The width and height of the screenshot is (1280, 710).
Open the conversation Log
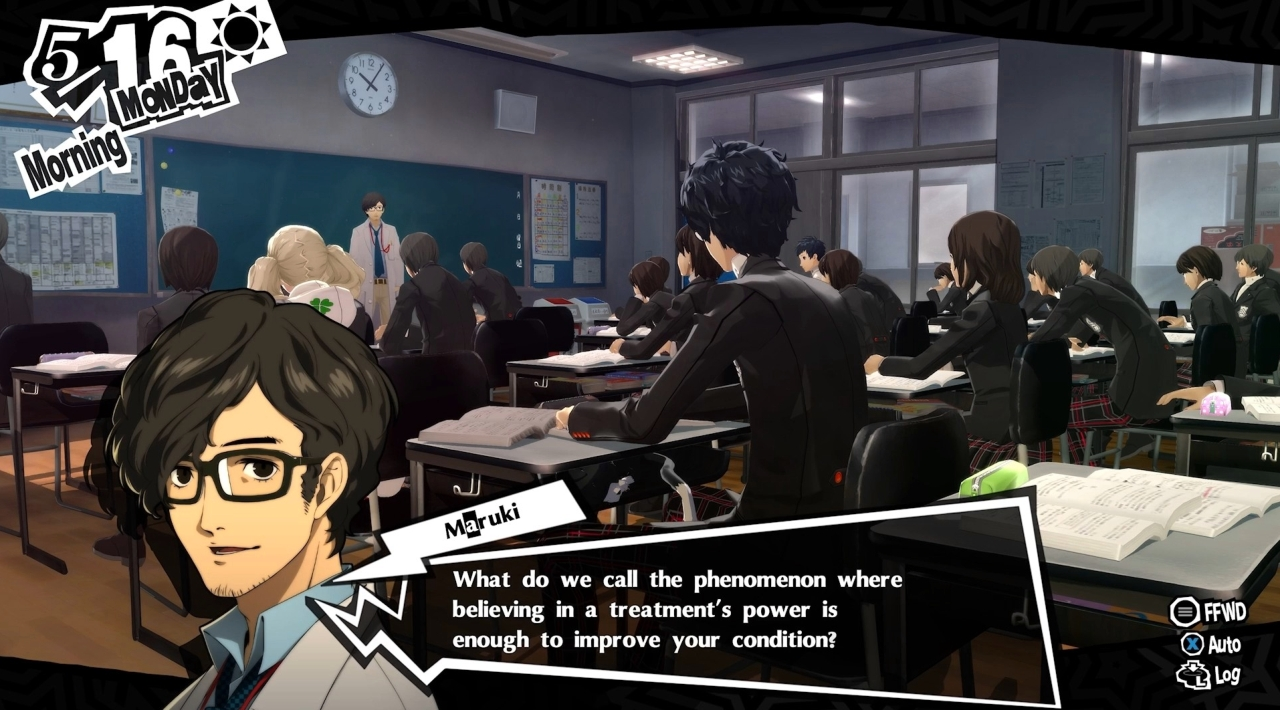1209,676
